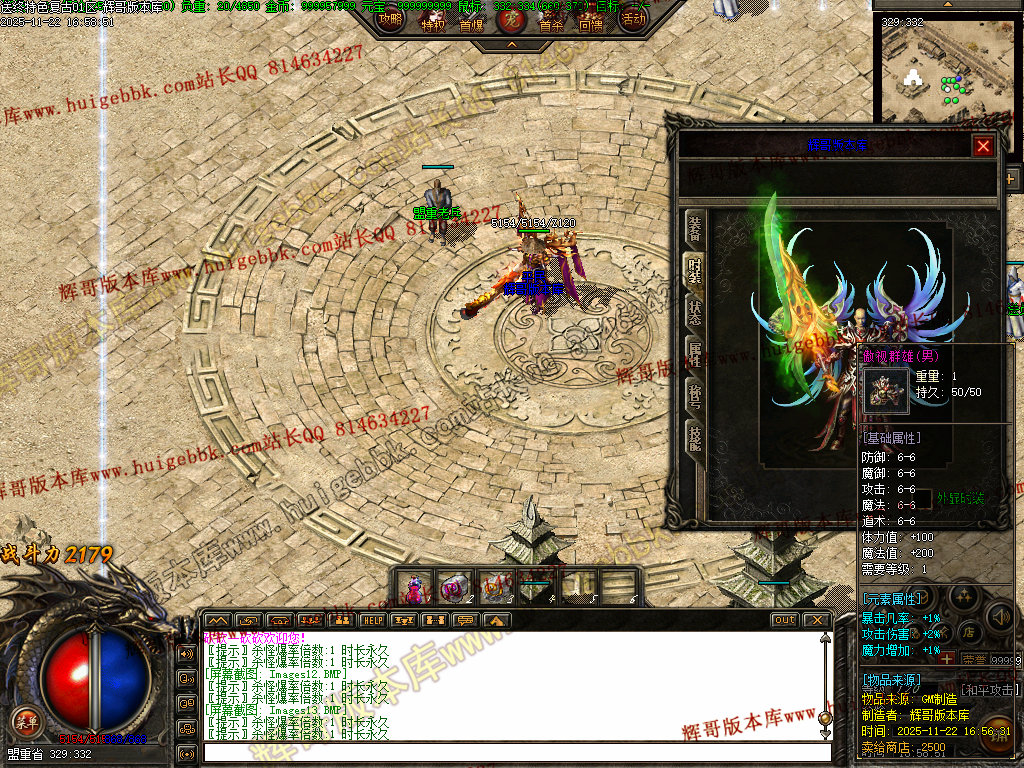Show the 属性 attributes tab
The height and width of the screenshot is (768, 1024).
pos(695,352)
